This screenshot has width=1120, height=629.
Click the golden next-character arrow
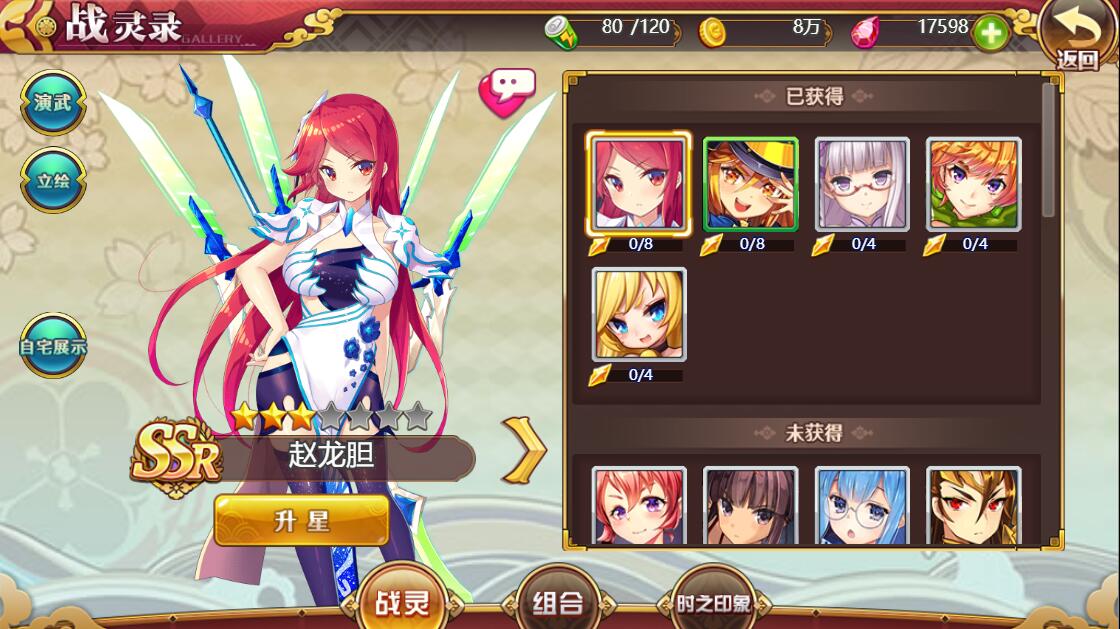click(x=525, y=450)
